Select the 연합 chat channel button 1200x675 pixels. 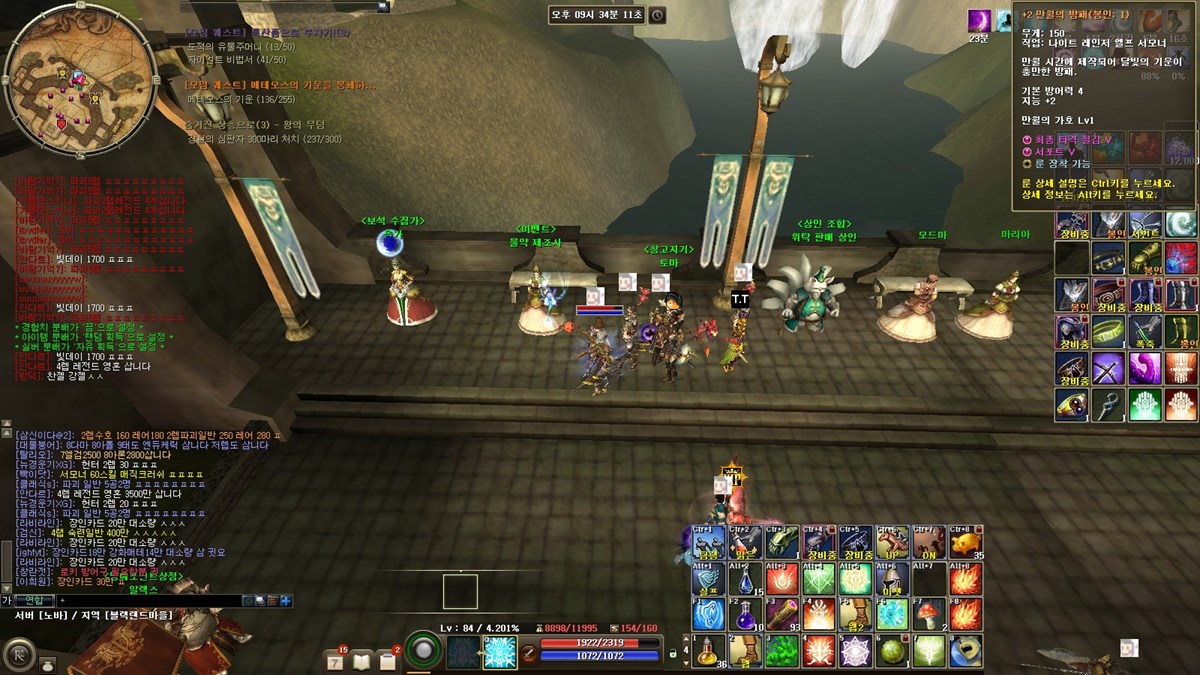[35, 600]
